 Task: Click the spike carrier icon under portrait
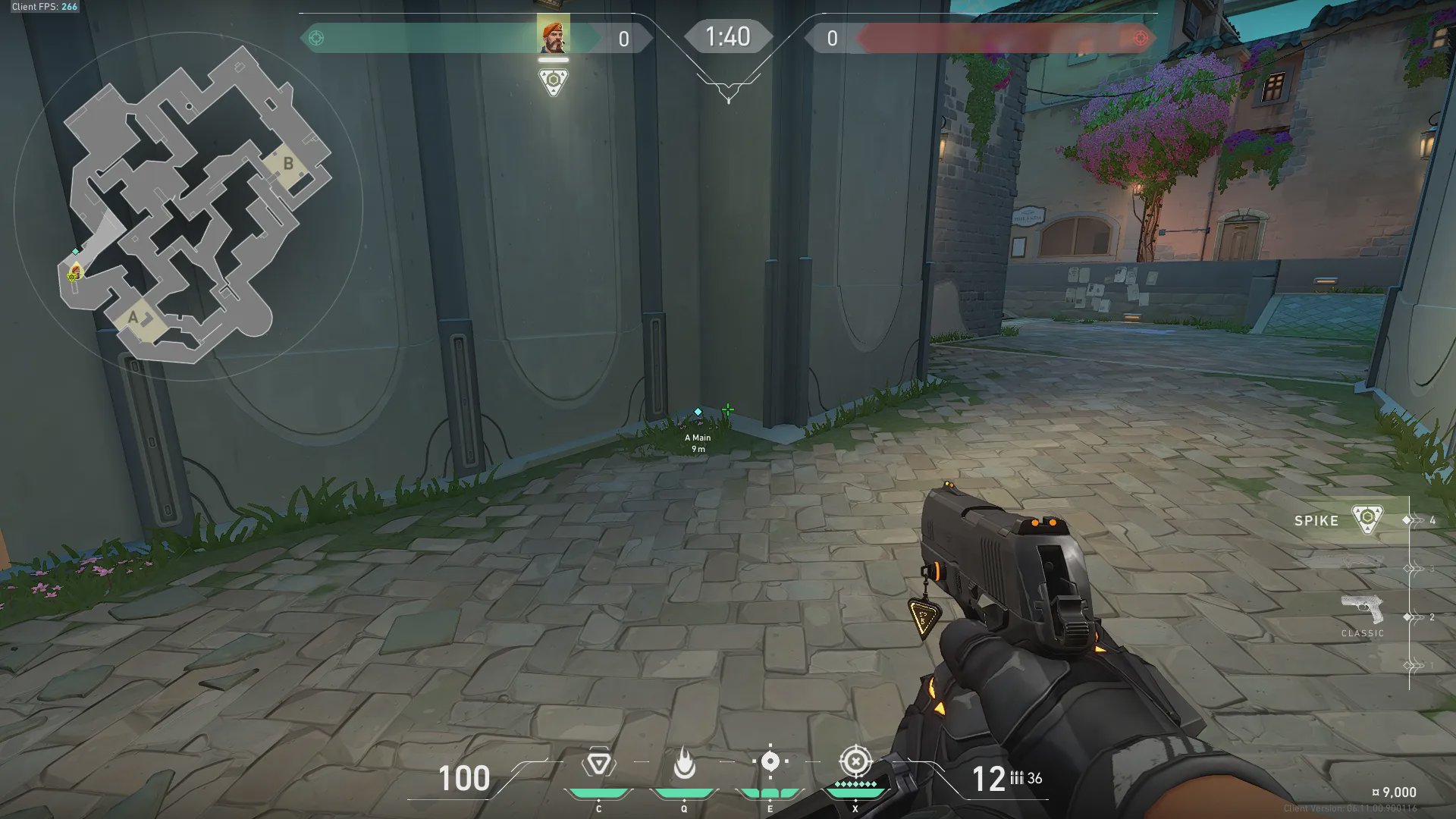pos(554,81)
